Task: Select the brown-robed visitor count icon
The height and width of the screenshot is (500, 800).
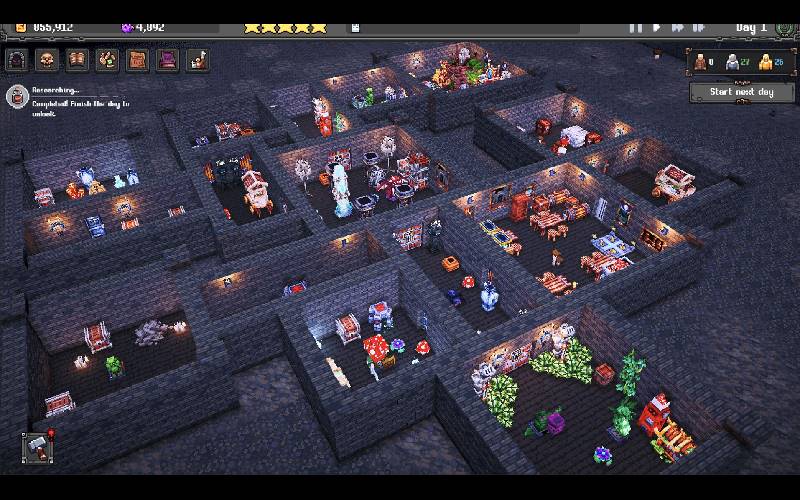Action: point(701,62)
